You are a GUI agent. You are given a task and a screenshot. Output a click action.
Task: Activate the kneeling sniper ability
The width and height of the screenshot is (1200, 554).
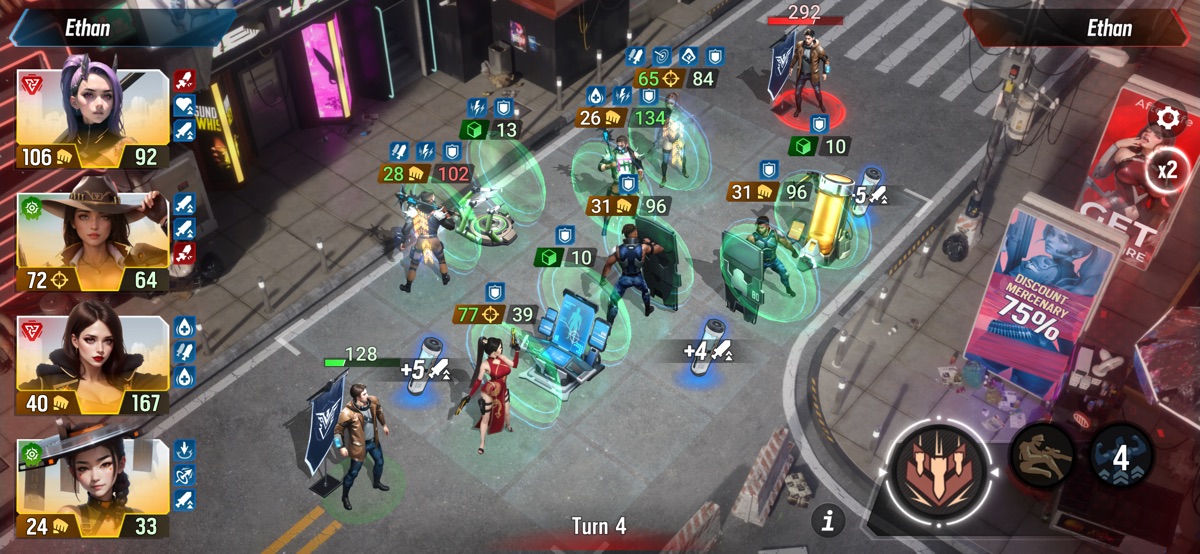[x=1042, y=459]
